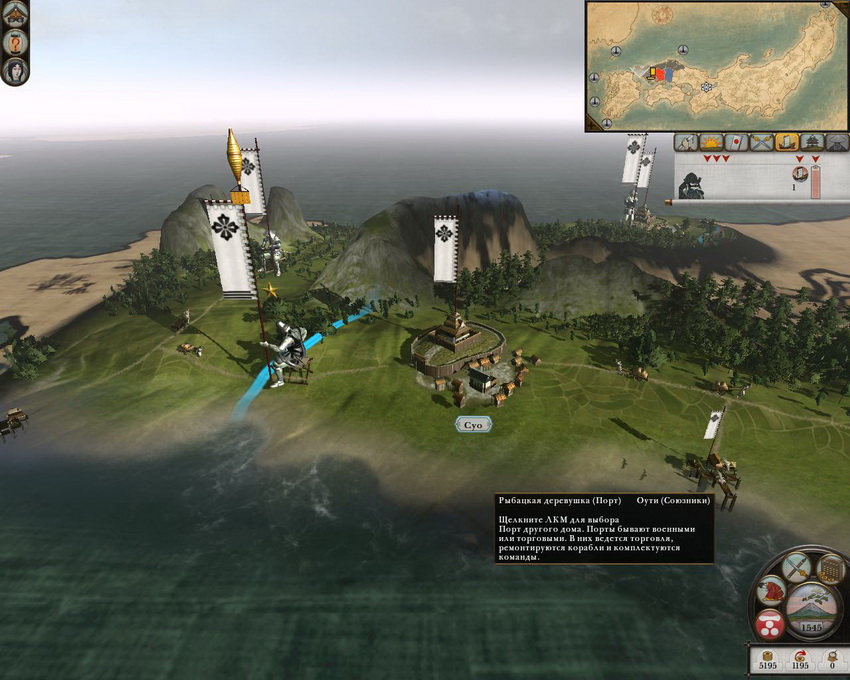Select the Суо province label
The image size is (850, 680).
coord(473,425)
